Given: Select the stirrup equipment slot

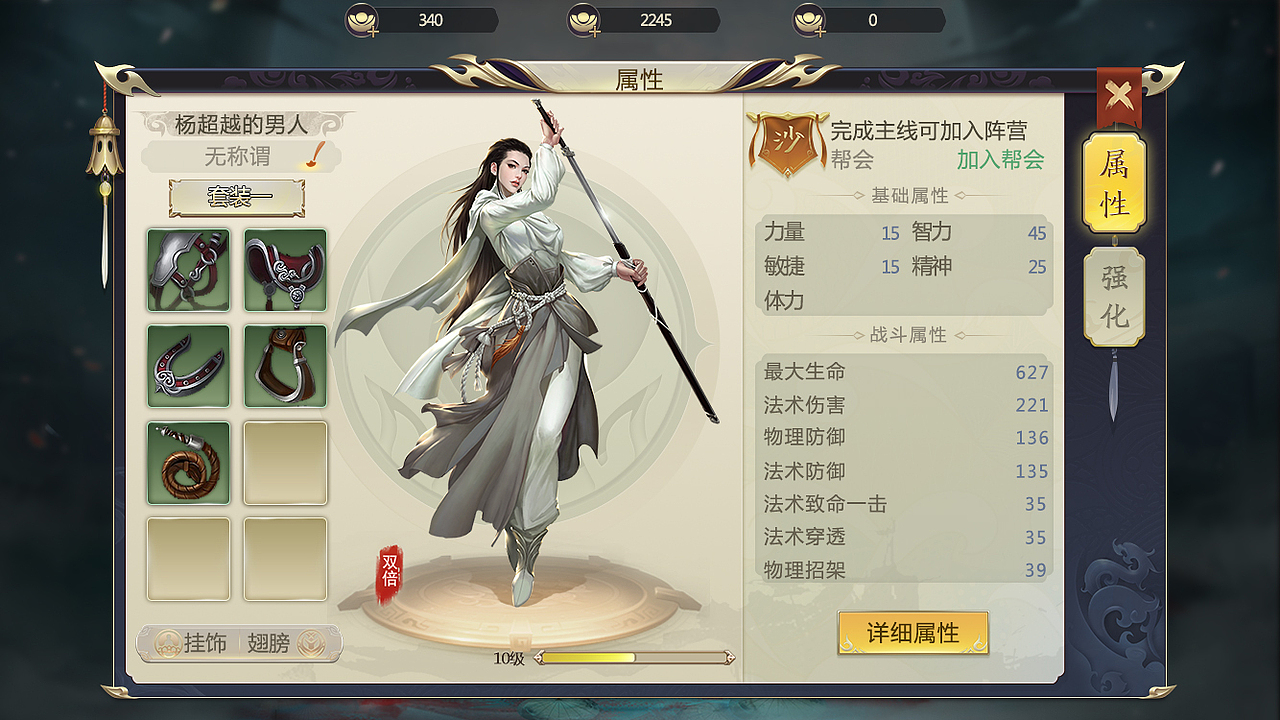Looking at the screenshot, I should point(285,366).
